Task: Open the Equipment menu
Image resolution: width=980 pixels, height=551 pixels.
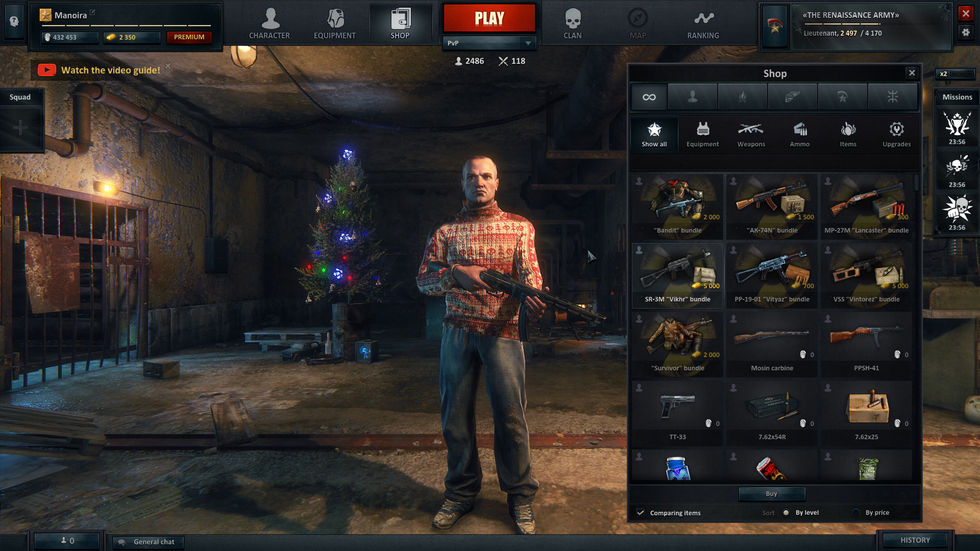Action: (x=334, y=23)
